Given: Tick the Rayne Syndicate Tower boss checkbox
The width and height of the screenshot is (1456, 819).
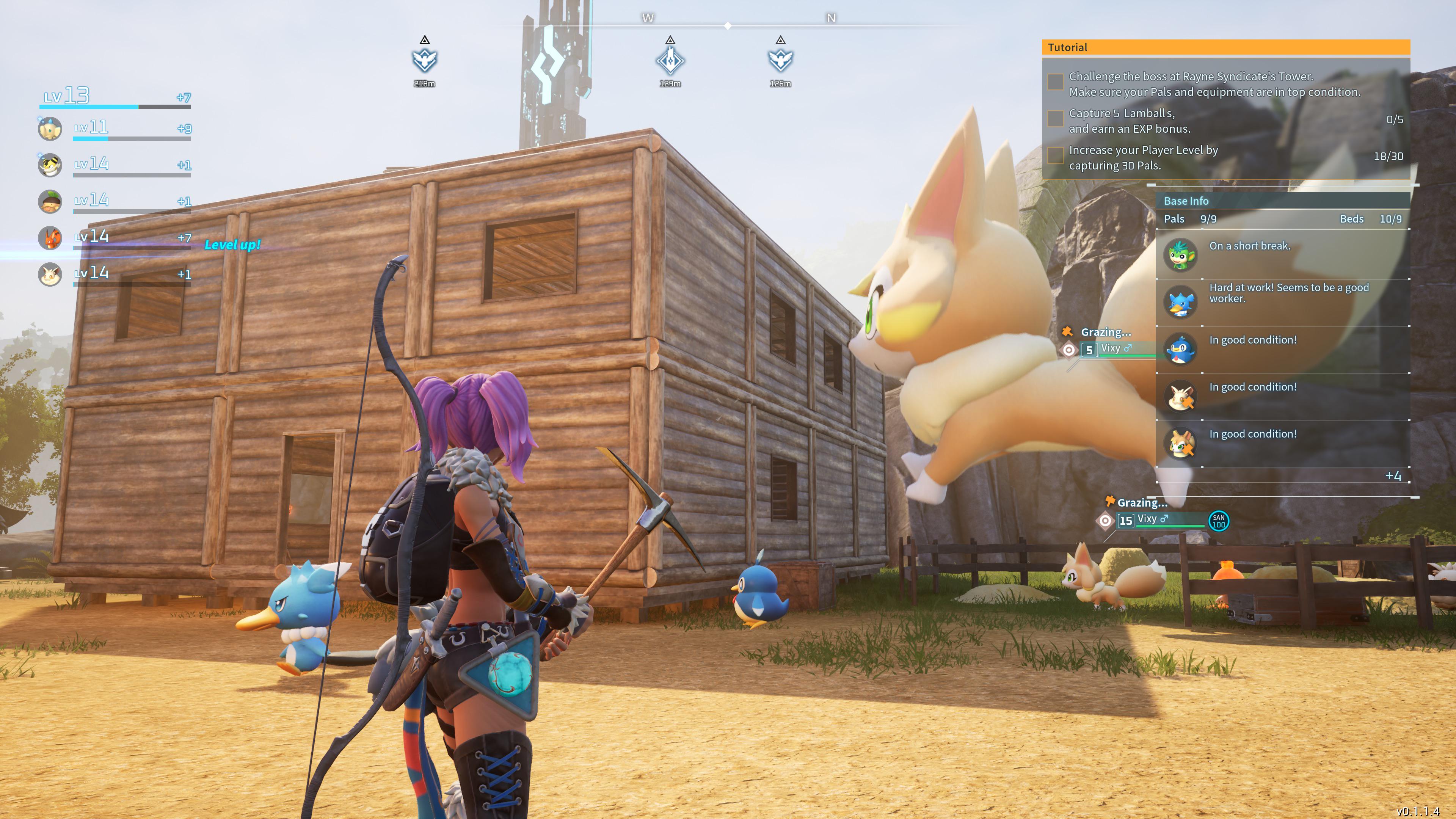Looking at the screenshot, I should [x=1055, y=82].
